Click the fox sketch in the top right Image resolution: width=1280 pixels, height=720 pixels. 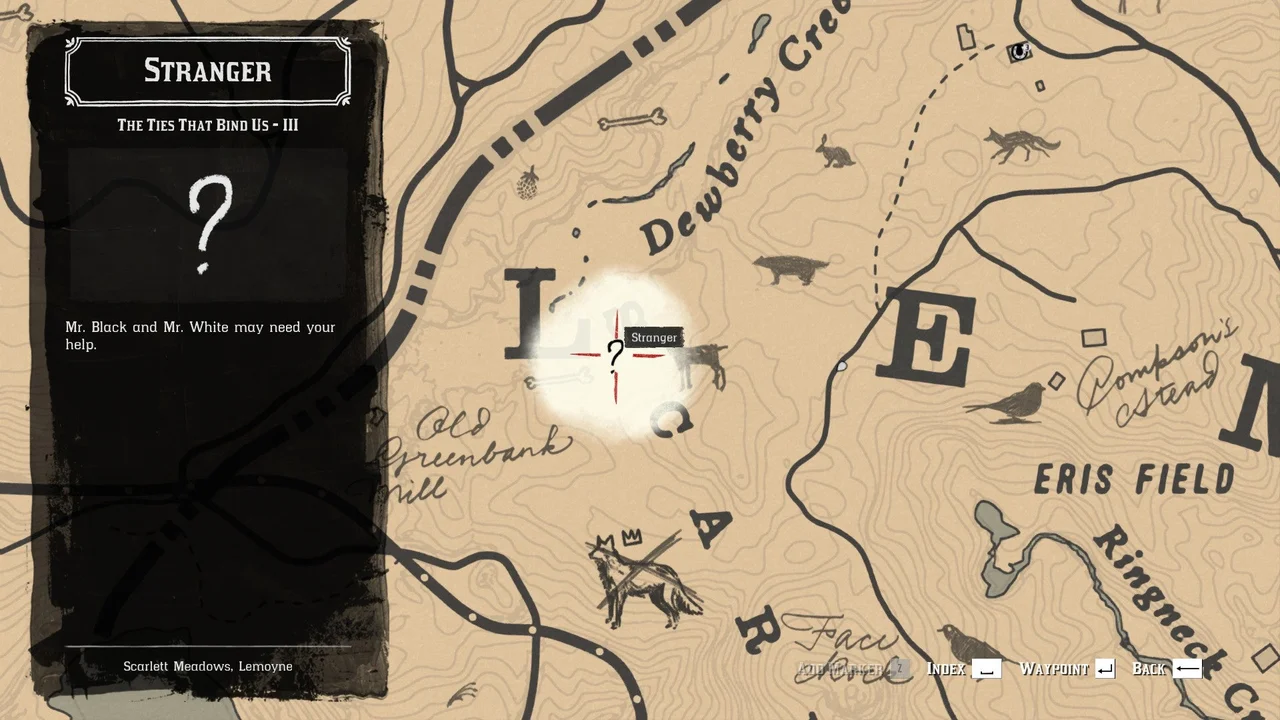tap(1020, 143)
